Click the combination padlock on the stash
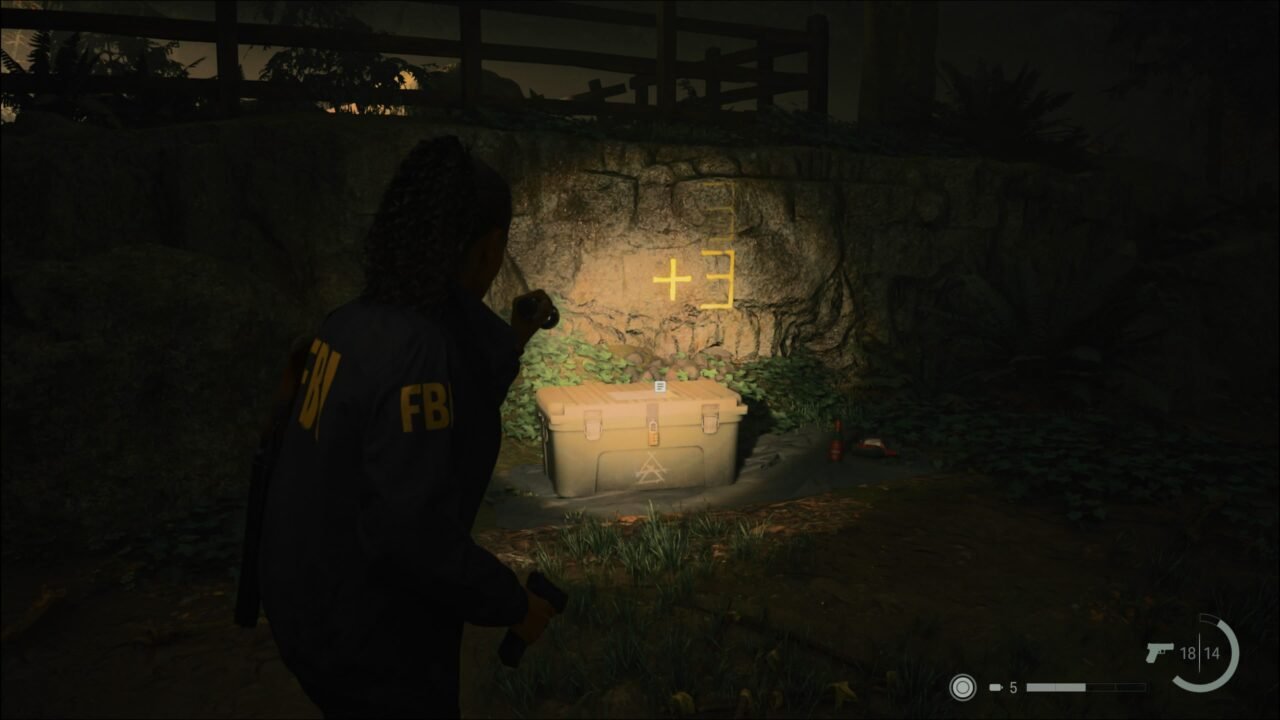 point(653,435)
